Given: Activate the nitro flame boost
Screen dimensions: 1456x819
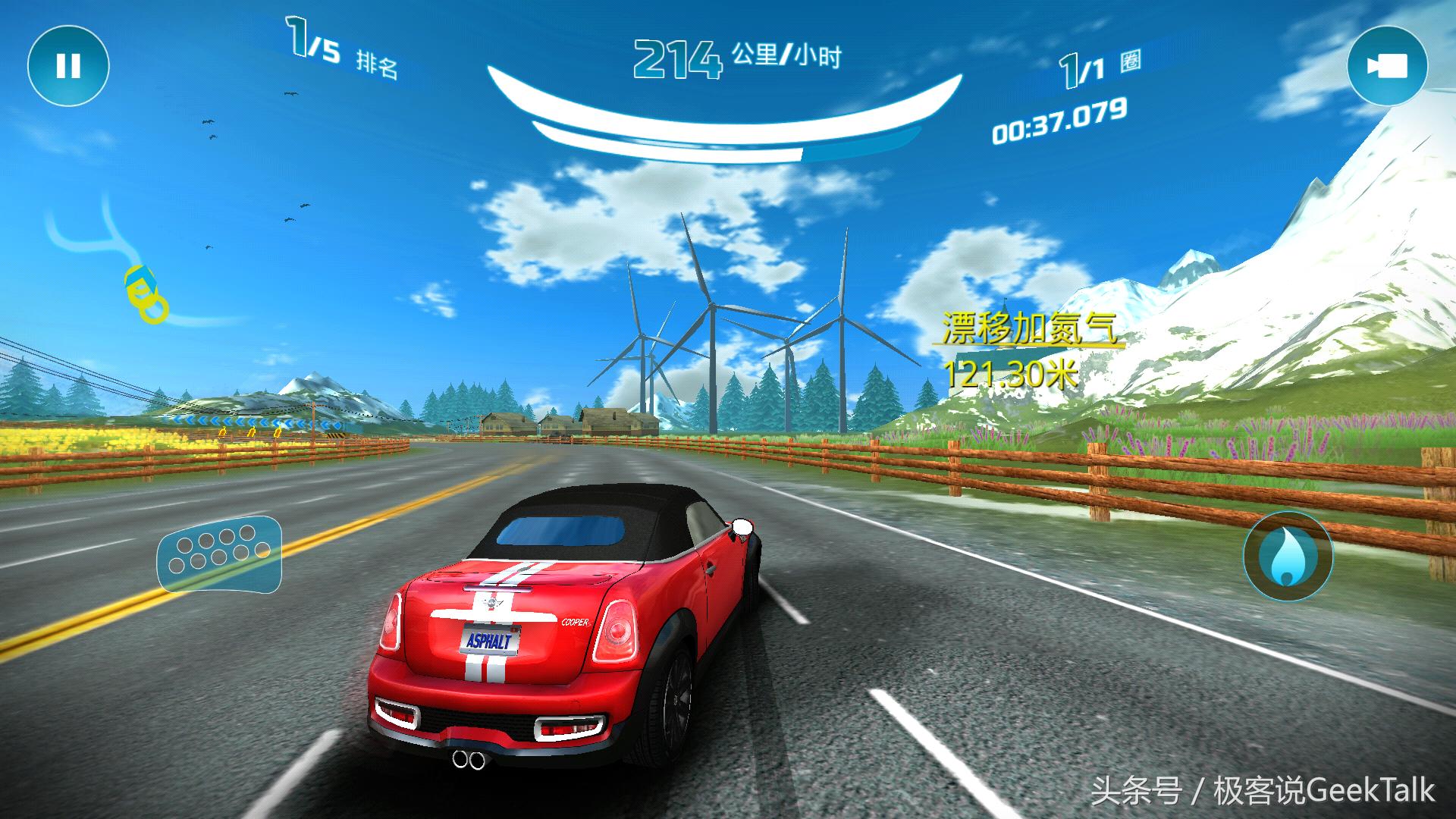Looking at the screenshot, I should click(x=1287, y=557).
